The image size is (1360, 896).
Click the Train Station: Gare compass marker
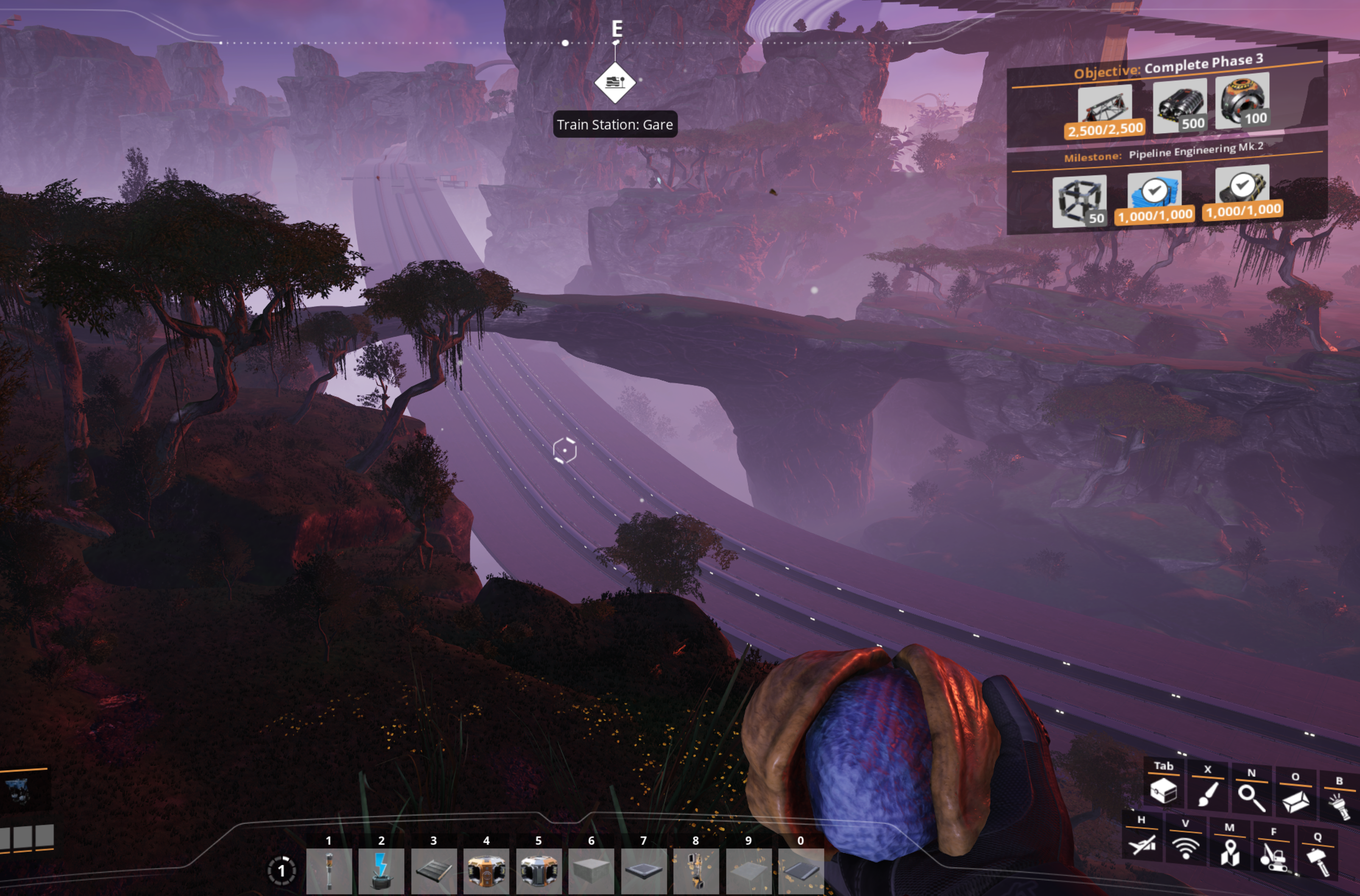614,83
